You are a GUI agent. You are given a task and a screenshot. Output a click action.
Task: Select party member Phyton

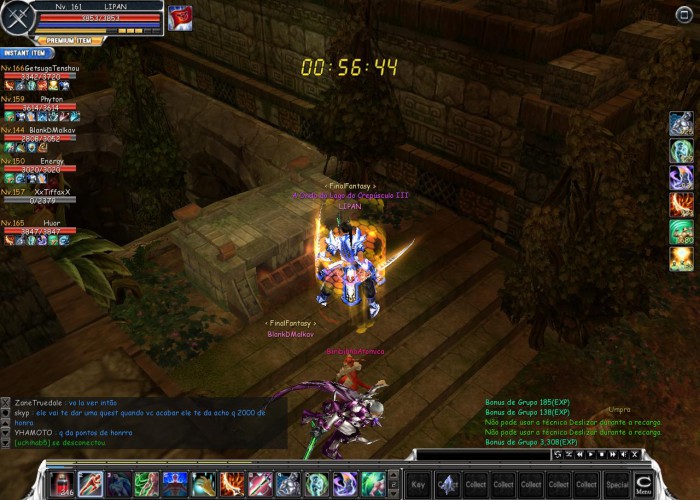point(40,103)
